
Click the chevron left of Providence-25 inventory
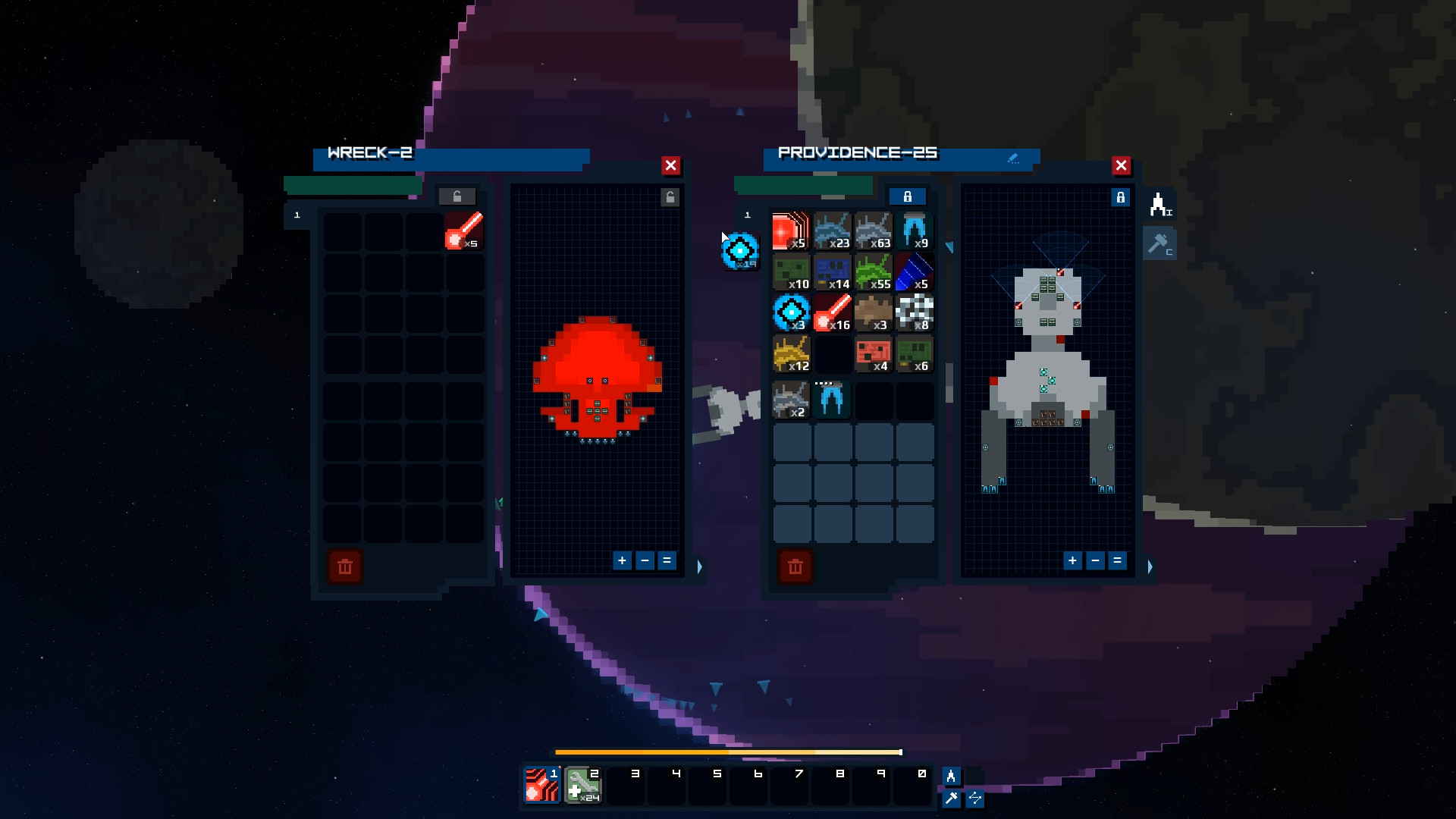(949, 246)
